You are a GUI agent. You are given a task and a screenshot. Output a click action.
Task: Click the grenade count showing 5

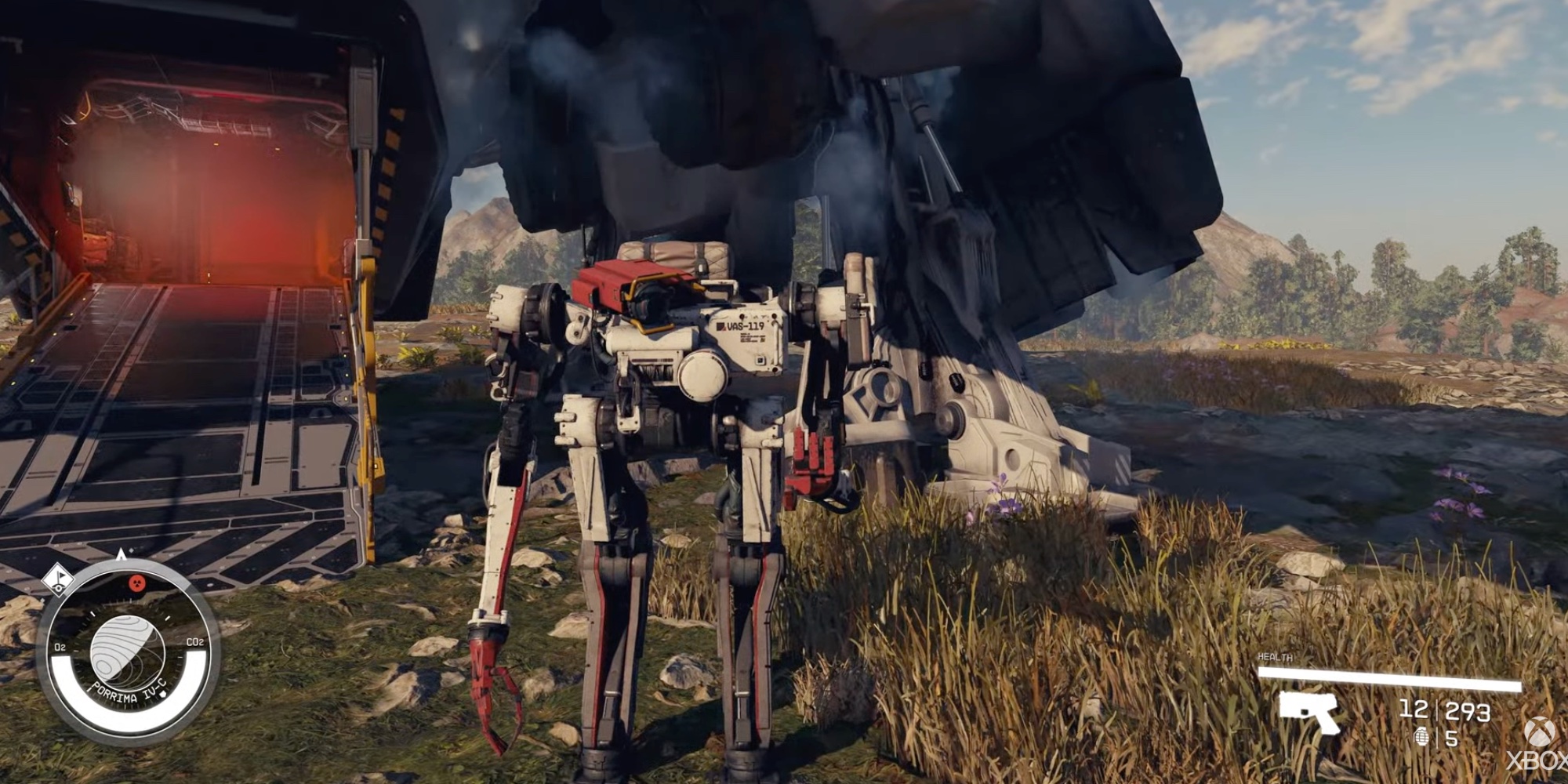(x=1451, y=739)
